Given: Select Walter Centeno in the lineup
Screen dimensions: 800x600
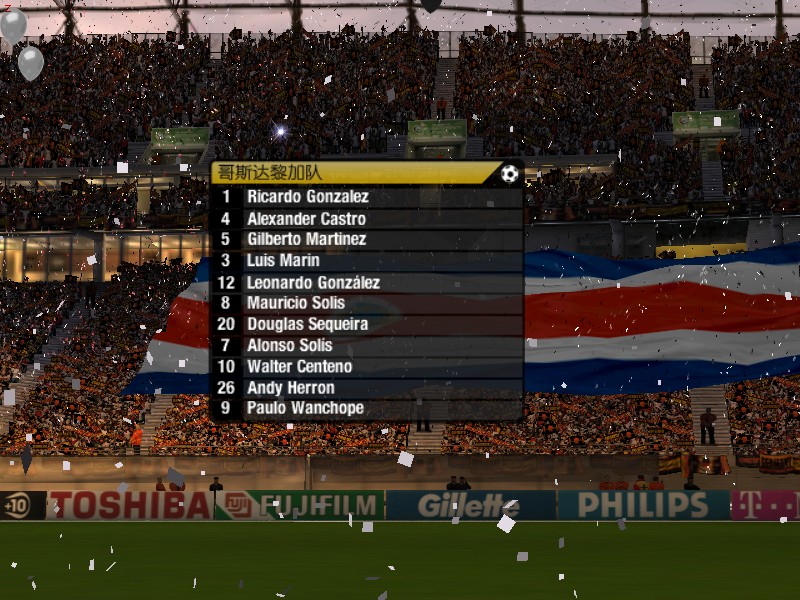Looking at the screenshot, I should [x=299, y=366].
